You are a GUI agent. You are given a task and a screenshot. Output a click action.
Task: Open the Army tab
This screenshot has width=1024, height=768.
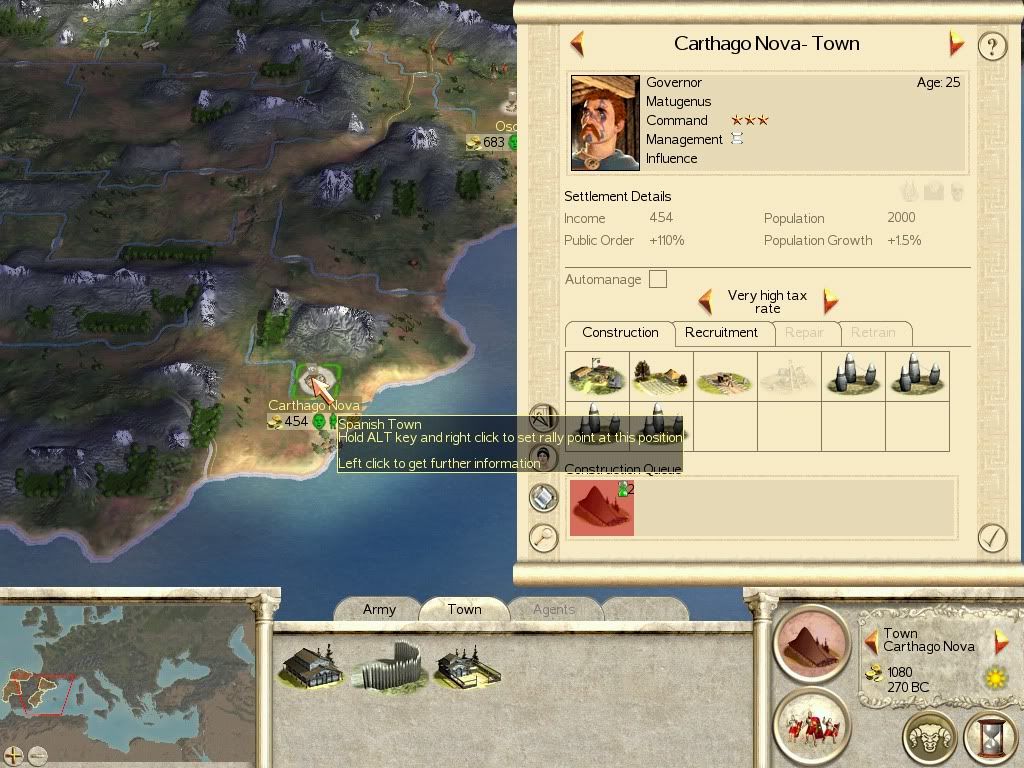[x=379, y=609]
